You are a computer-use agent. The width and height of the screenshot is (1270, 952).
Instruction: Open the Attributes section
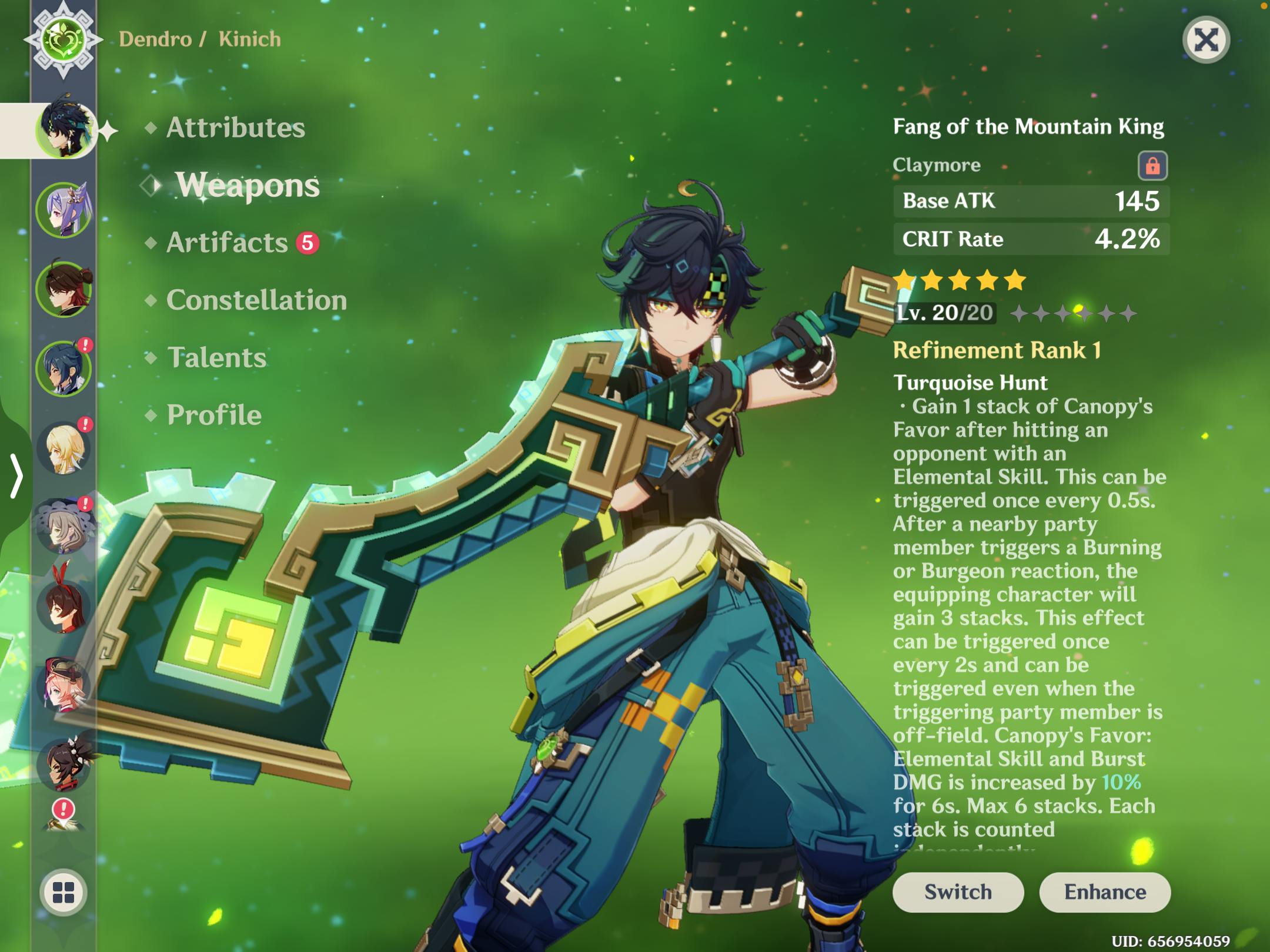(x=235, y=128)
